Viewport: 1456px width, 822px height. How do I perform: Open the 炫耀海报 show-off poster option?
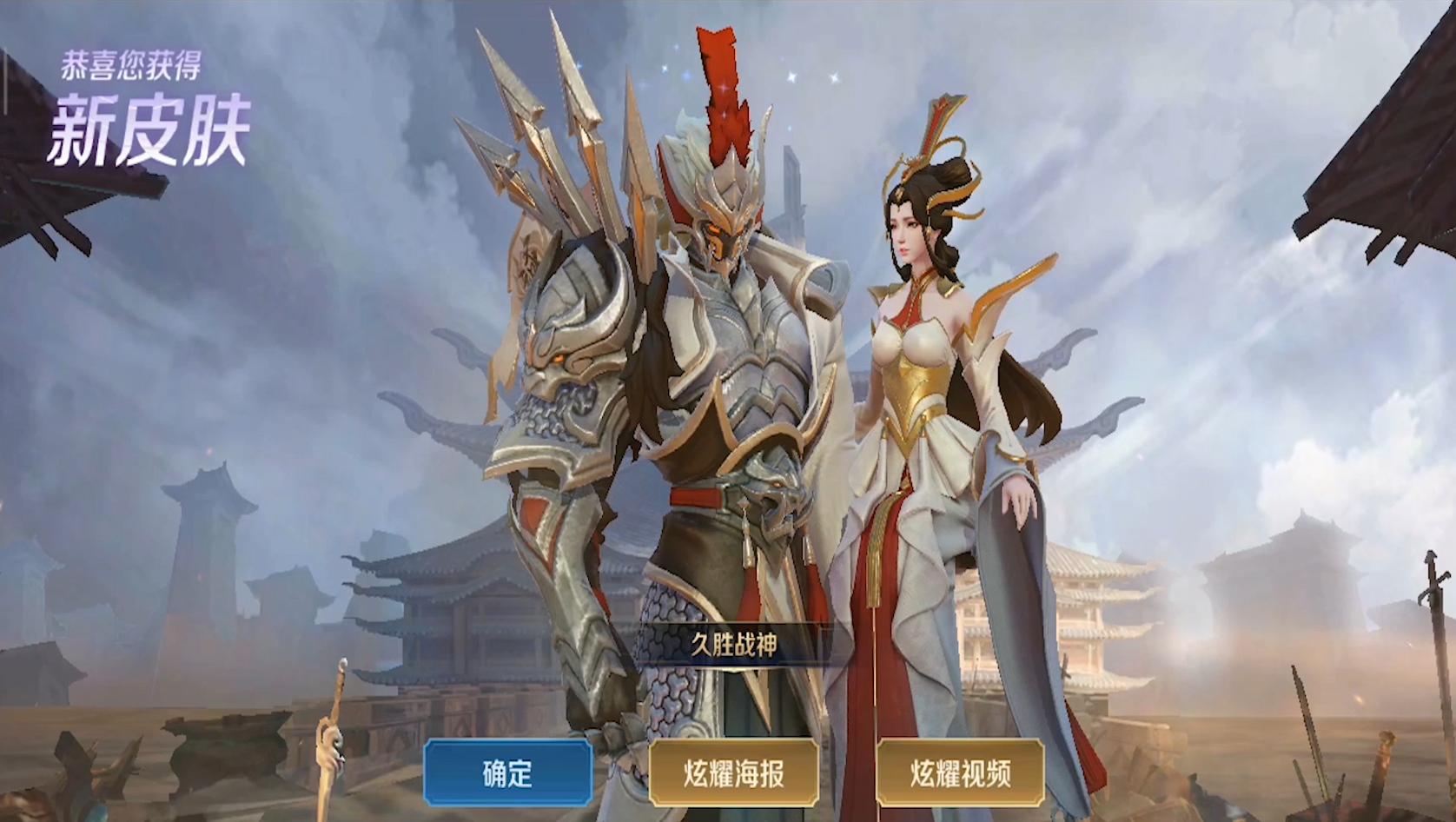734,774
